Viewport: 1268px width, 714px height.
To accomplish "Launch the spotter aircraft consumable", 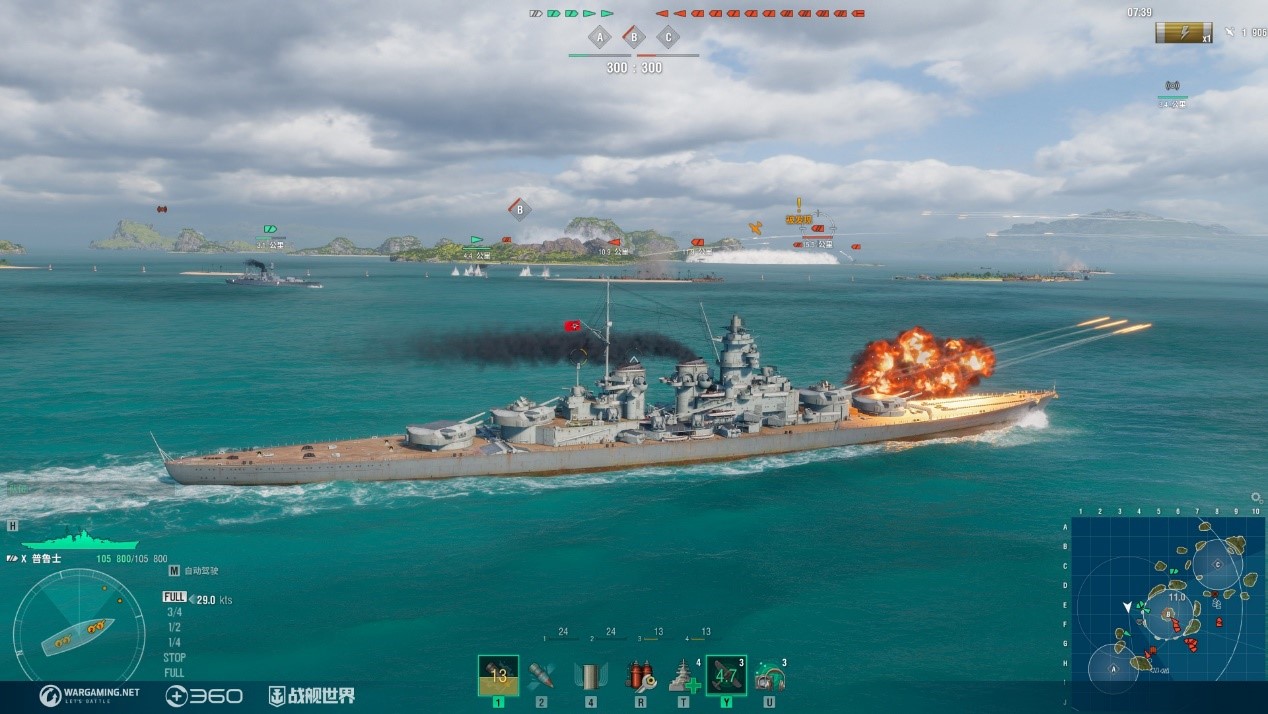I will (726, 675).
